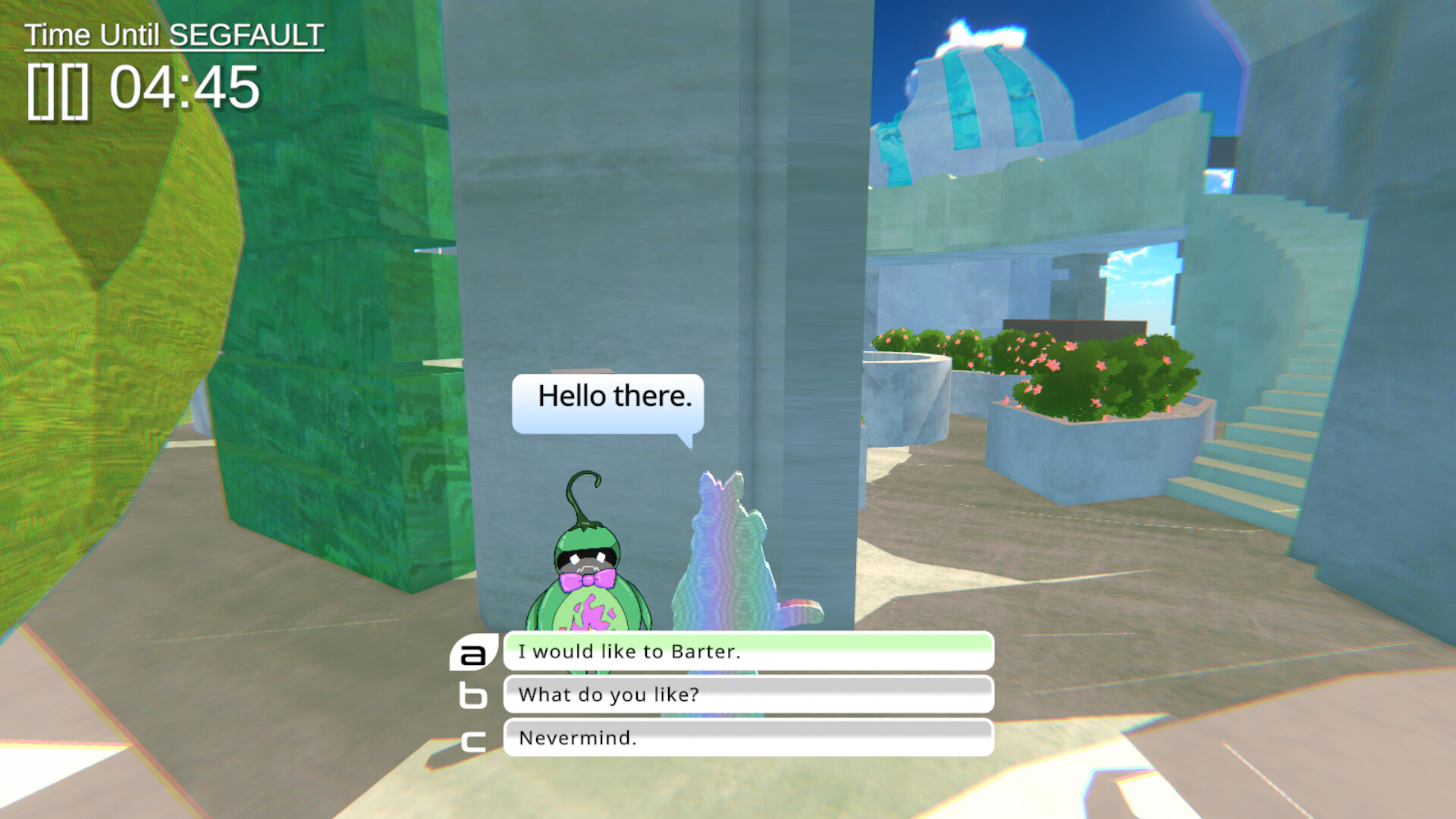Select the 'c' key prompt icon
The height and width of the screenshot is (819, 1456).
[x=472, y=742]
